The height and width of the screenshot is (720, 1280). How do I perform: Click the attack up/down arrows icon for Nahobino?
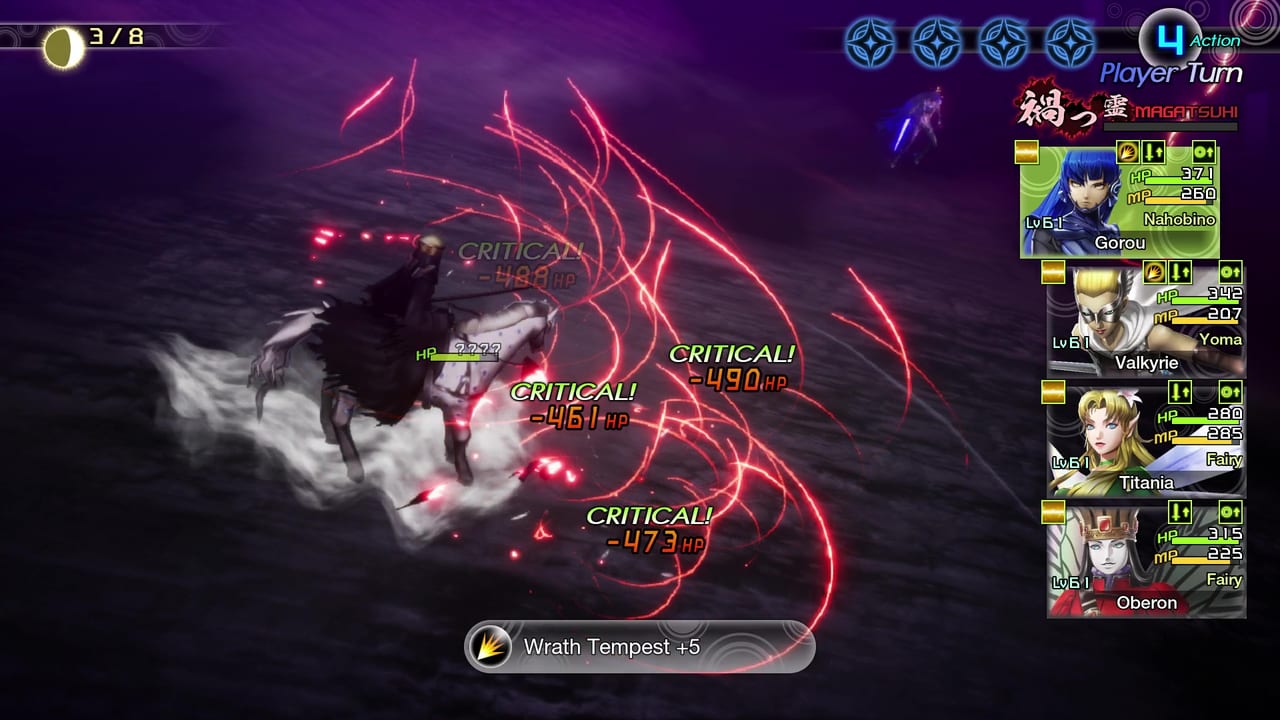point(1153,152)
